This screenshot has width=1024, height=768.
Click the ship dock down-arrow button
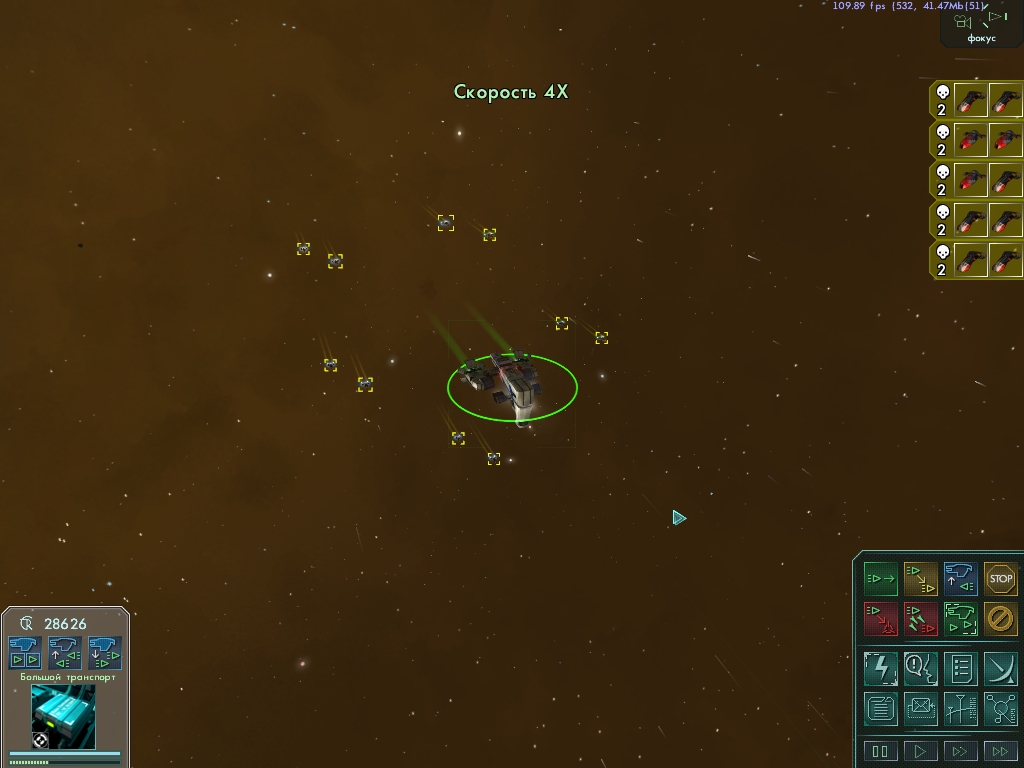[x=104, y=652]
